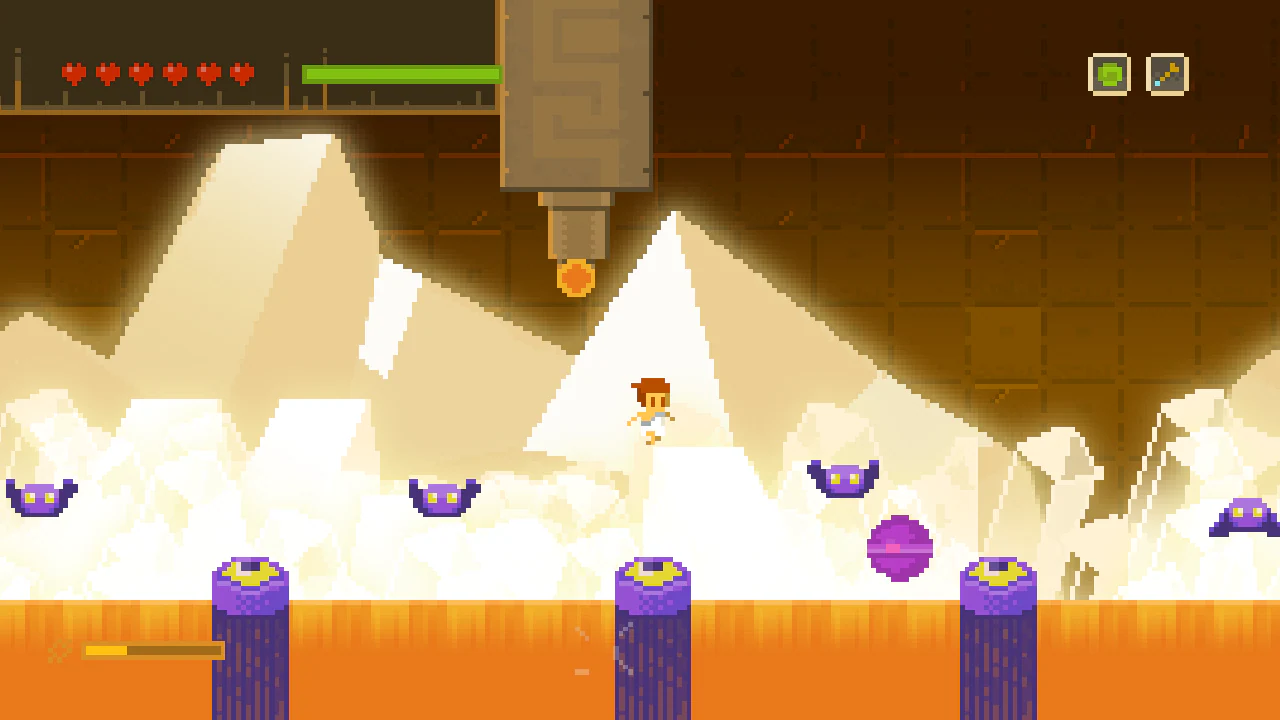
Task: Click the glowing eye atop the middle pillar
Action: click(652, 573)
